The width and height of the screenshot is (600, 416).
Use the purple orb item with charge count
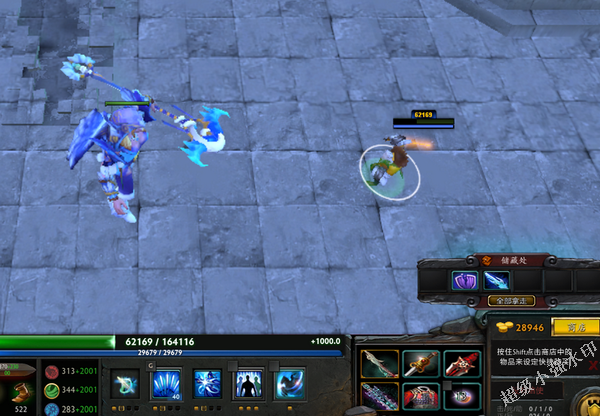point(461,397)
